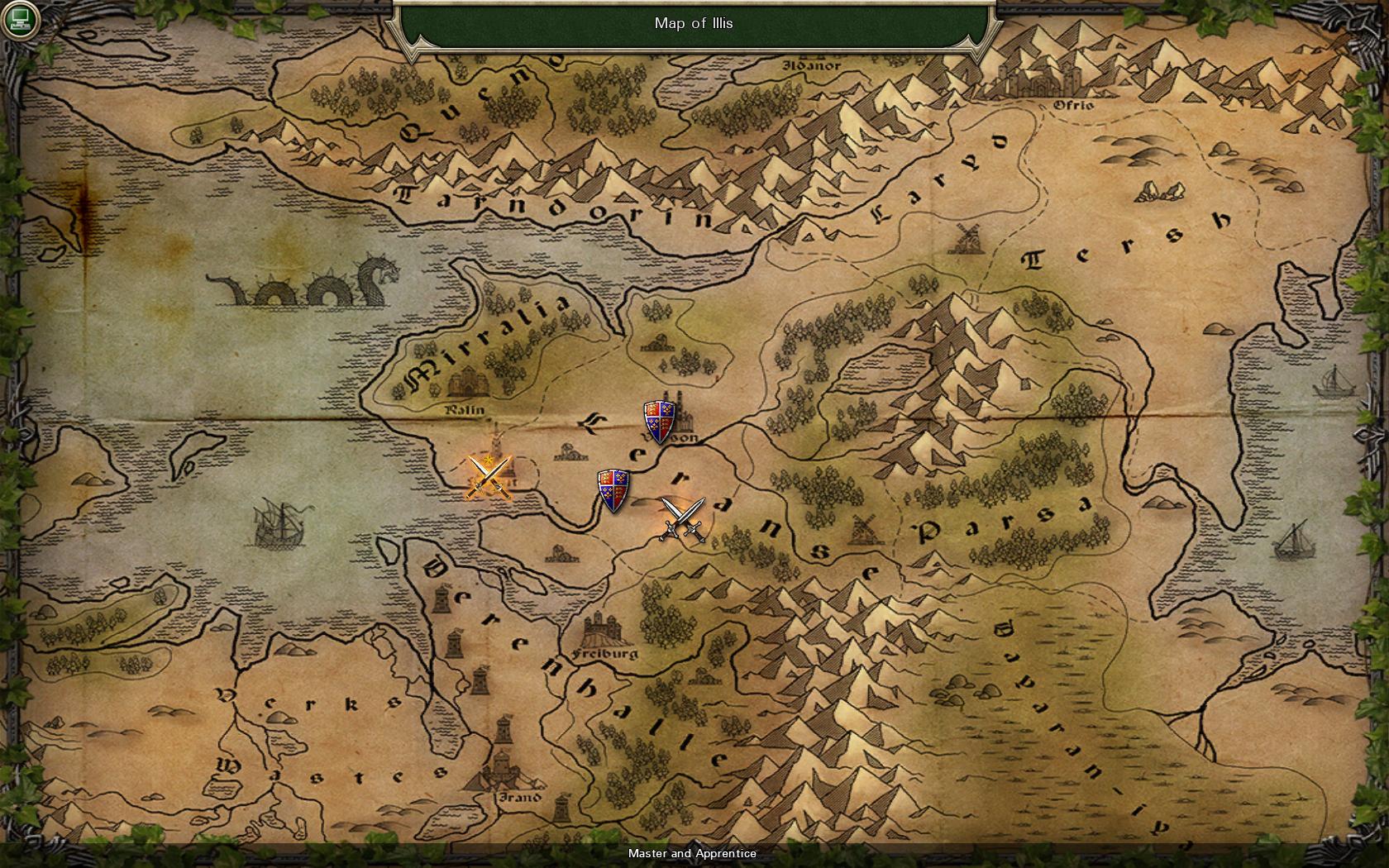Select the glowing golden crossed swords mission marker
1389x868 pixels.
489,478
